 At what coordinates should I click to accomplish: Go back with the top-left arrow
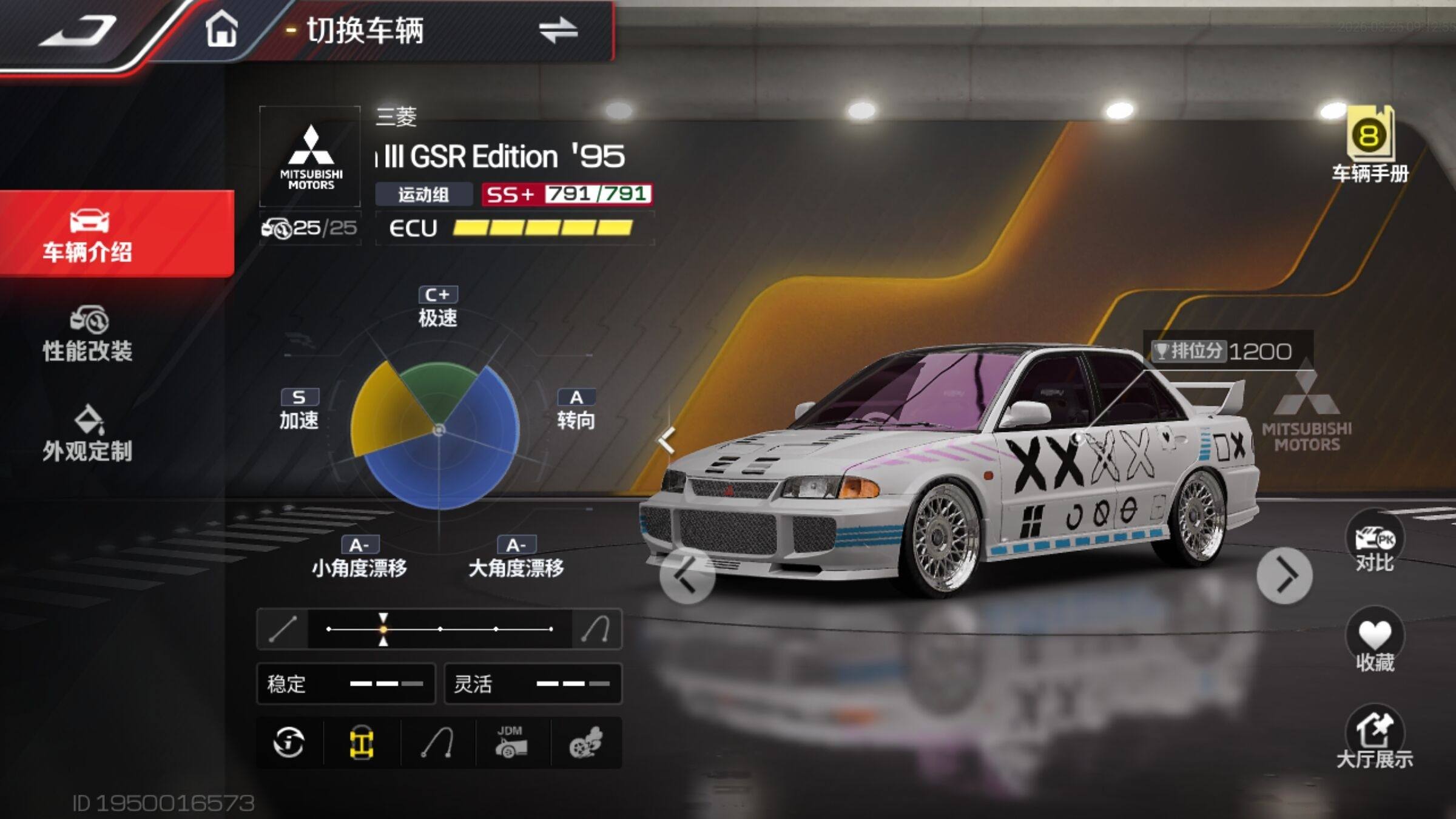click(x=78, y=32)
